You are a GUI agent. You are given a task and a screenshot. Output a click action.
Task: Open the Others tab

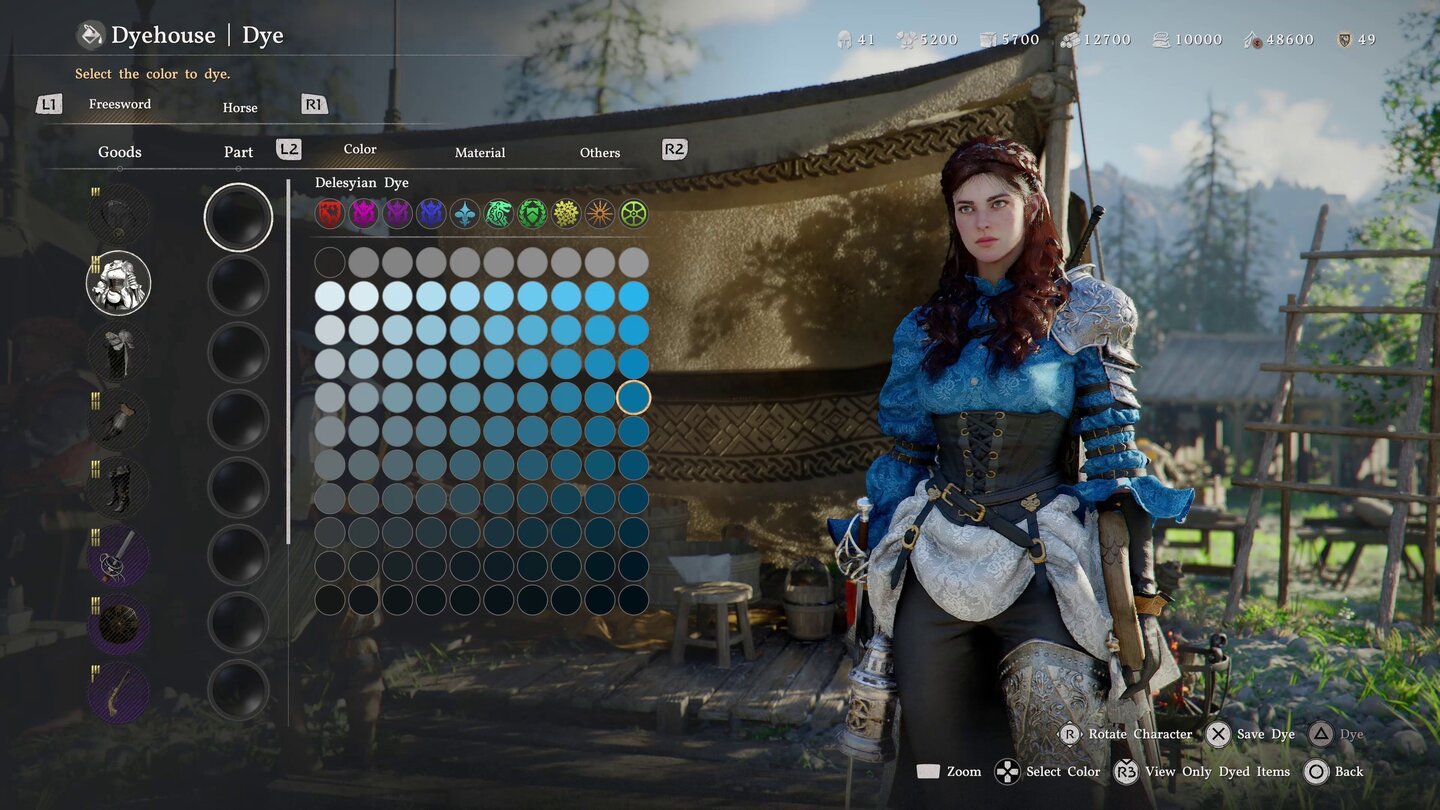(599, 153)
